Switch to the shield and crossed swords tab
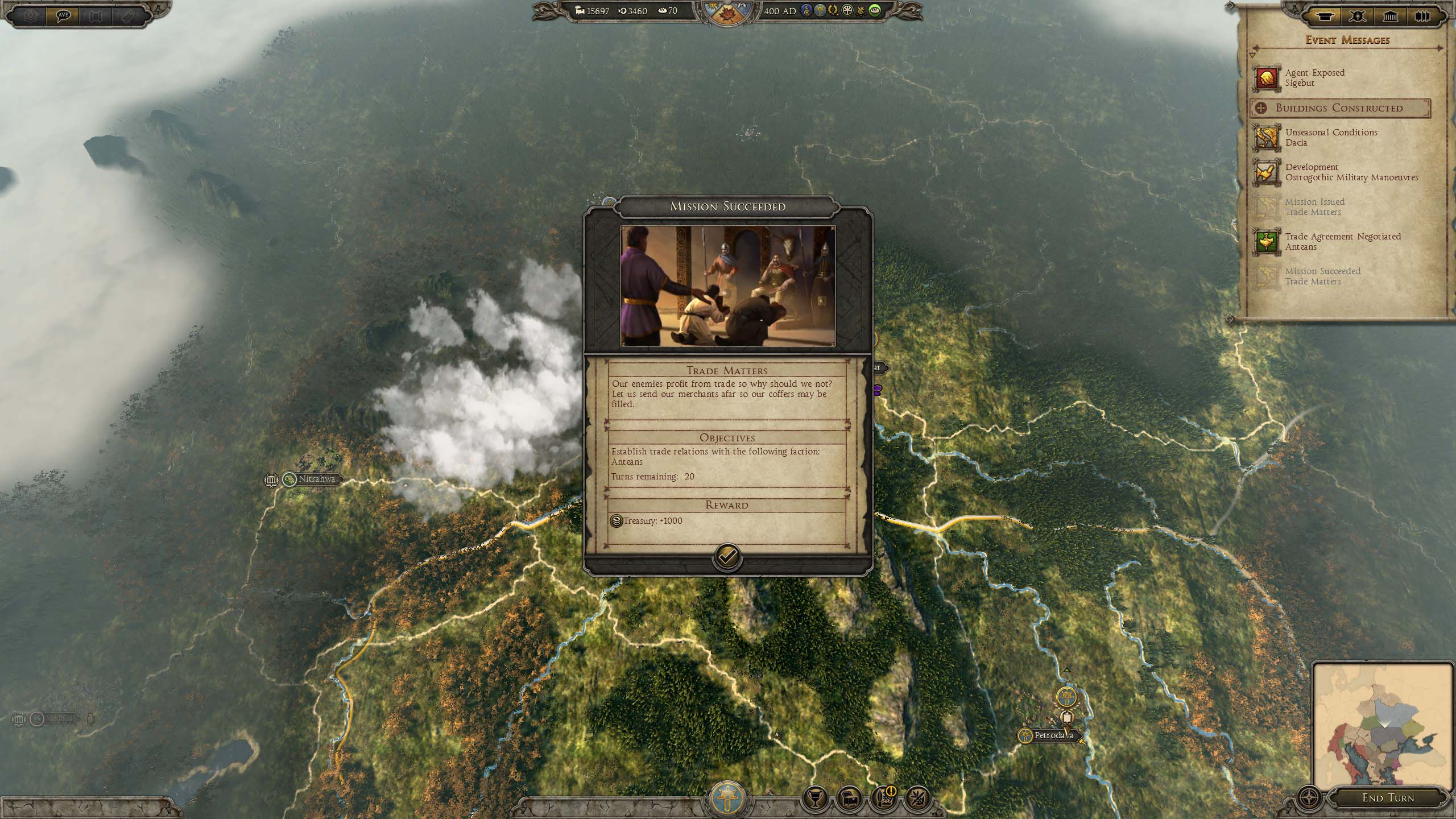 point(1357,16)
